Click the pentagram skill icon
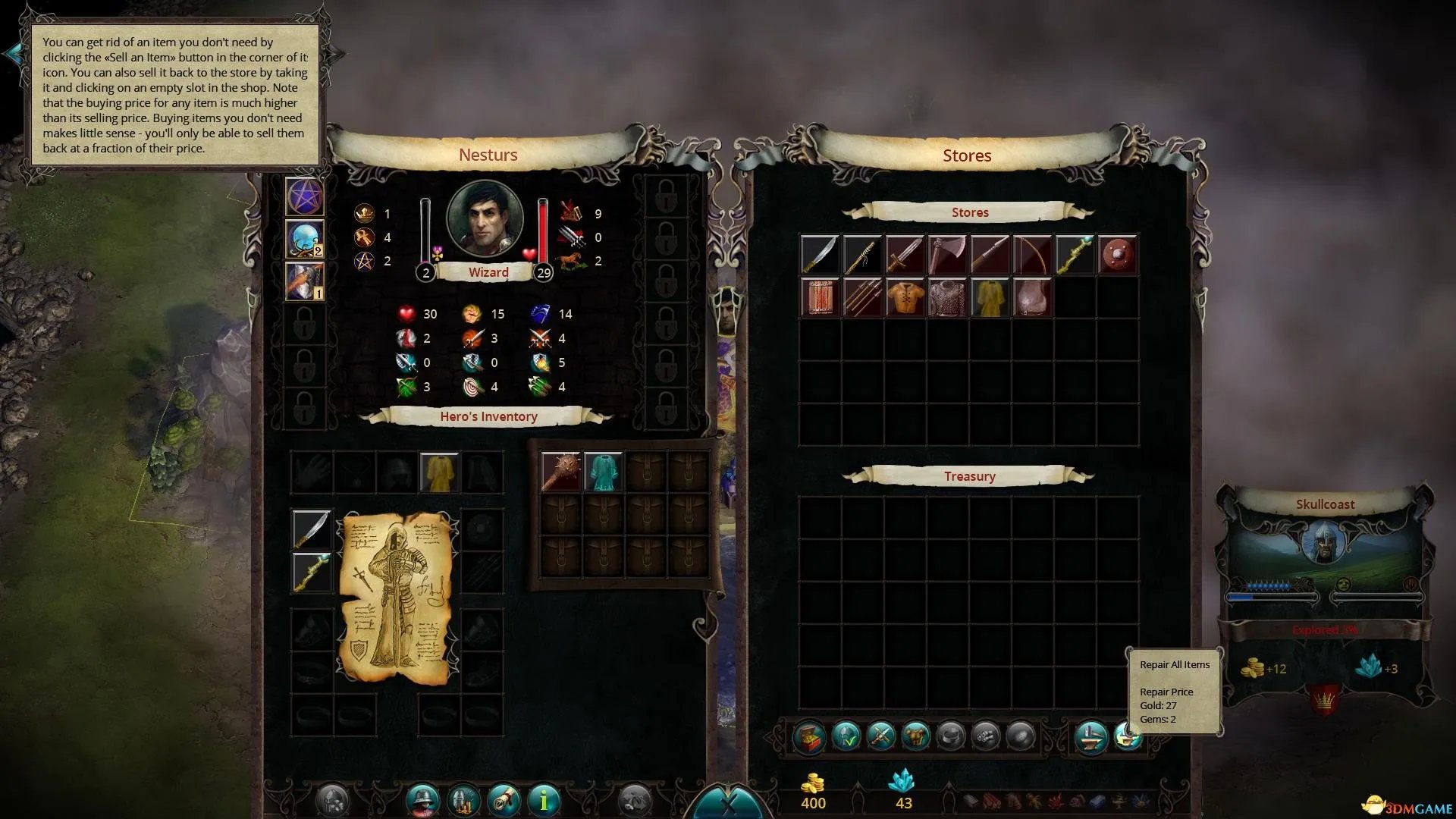The width and height of the screenshot is (1456, 819). 305,197
